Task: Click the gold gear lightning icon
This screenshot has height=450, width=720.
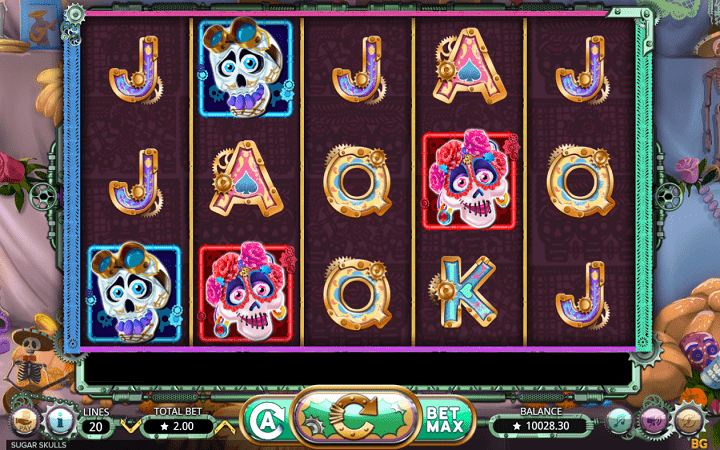Action: (689, 419)
